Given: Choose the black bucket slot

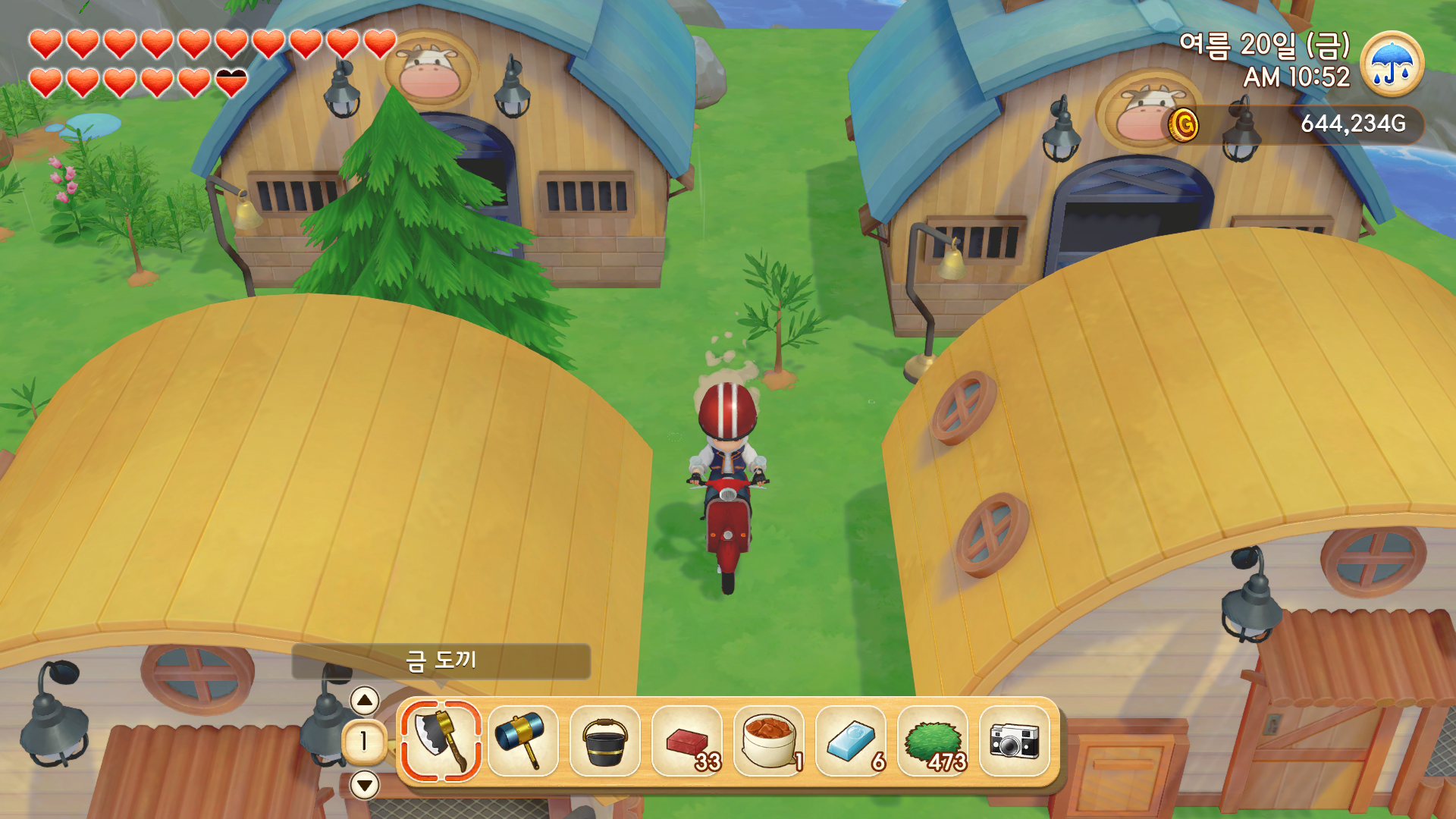Looking at the screenshot, I should [604, 741].
